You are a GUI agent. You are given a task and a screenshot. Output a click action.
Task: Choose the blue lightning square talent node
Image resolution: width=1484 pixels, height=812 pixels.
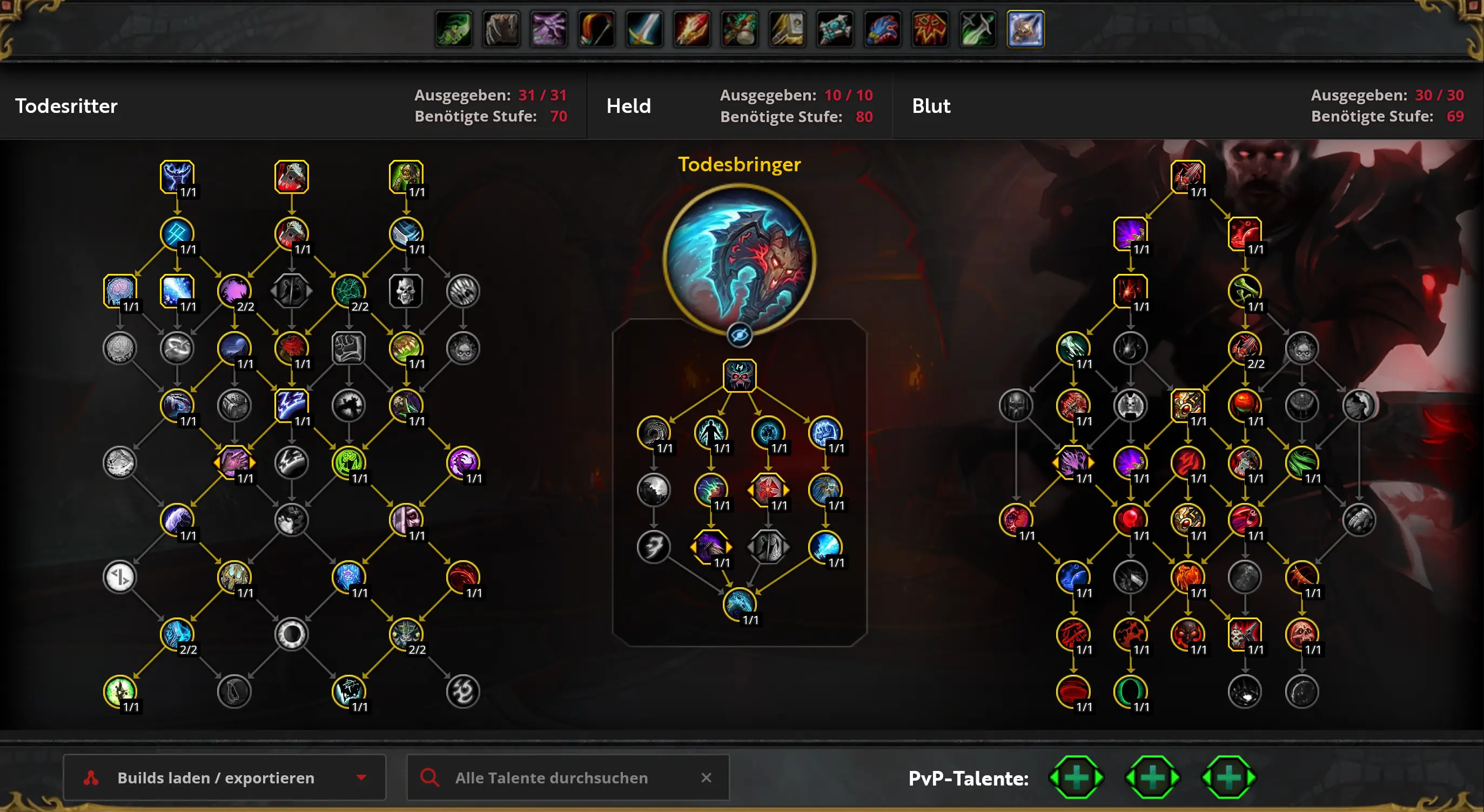[292, 405]
